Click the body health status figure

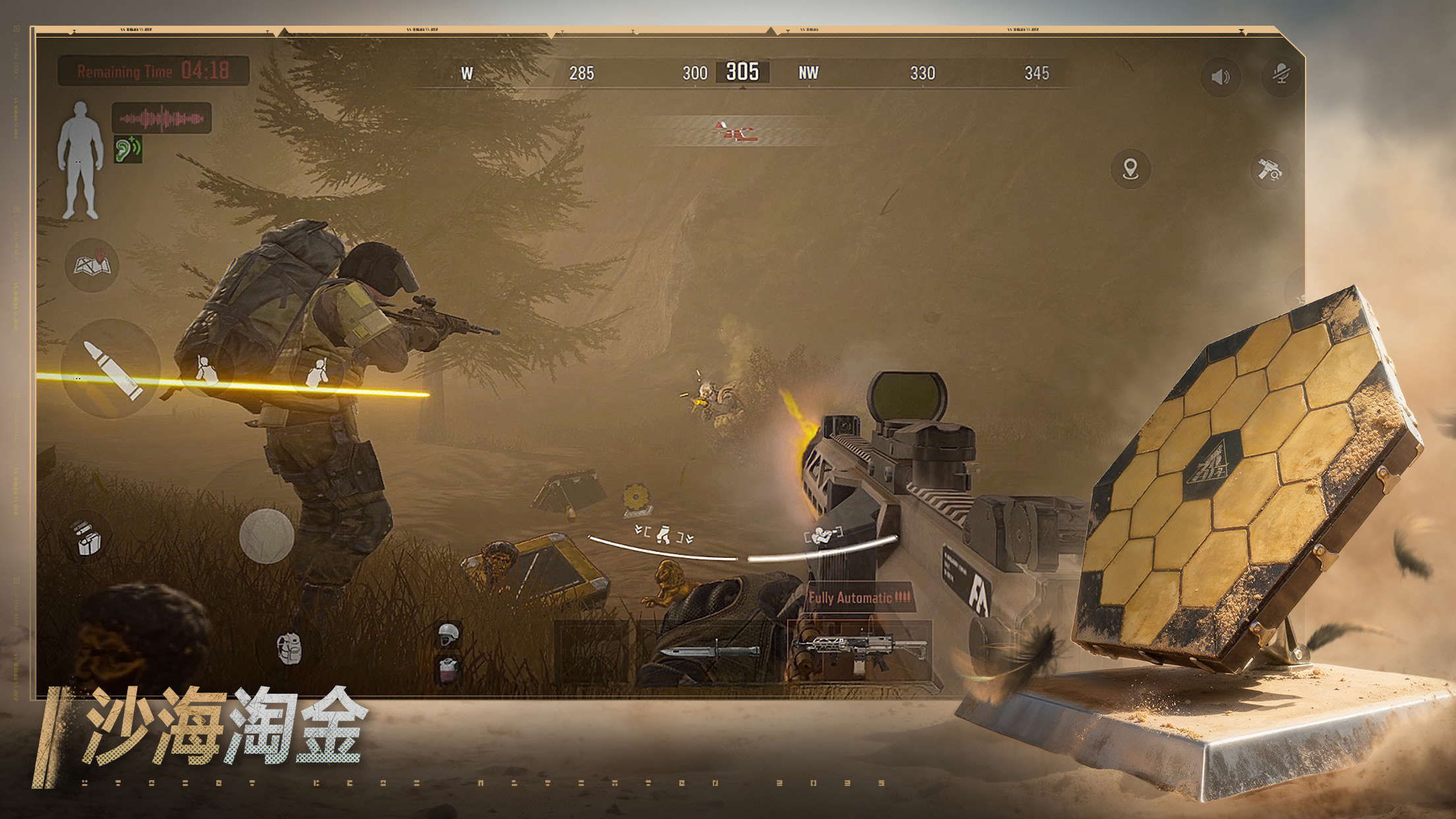tap(80, 160)
